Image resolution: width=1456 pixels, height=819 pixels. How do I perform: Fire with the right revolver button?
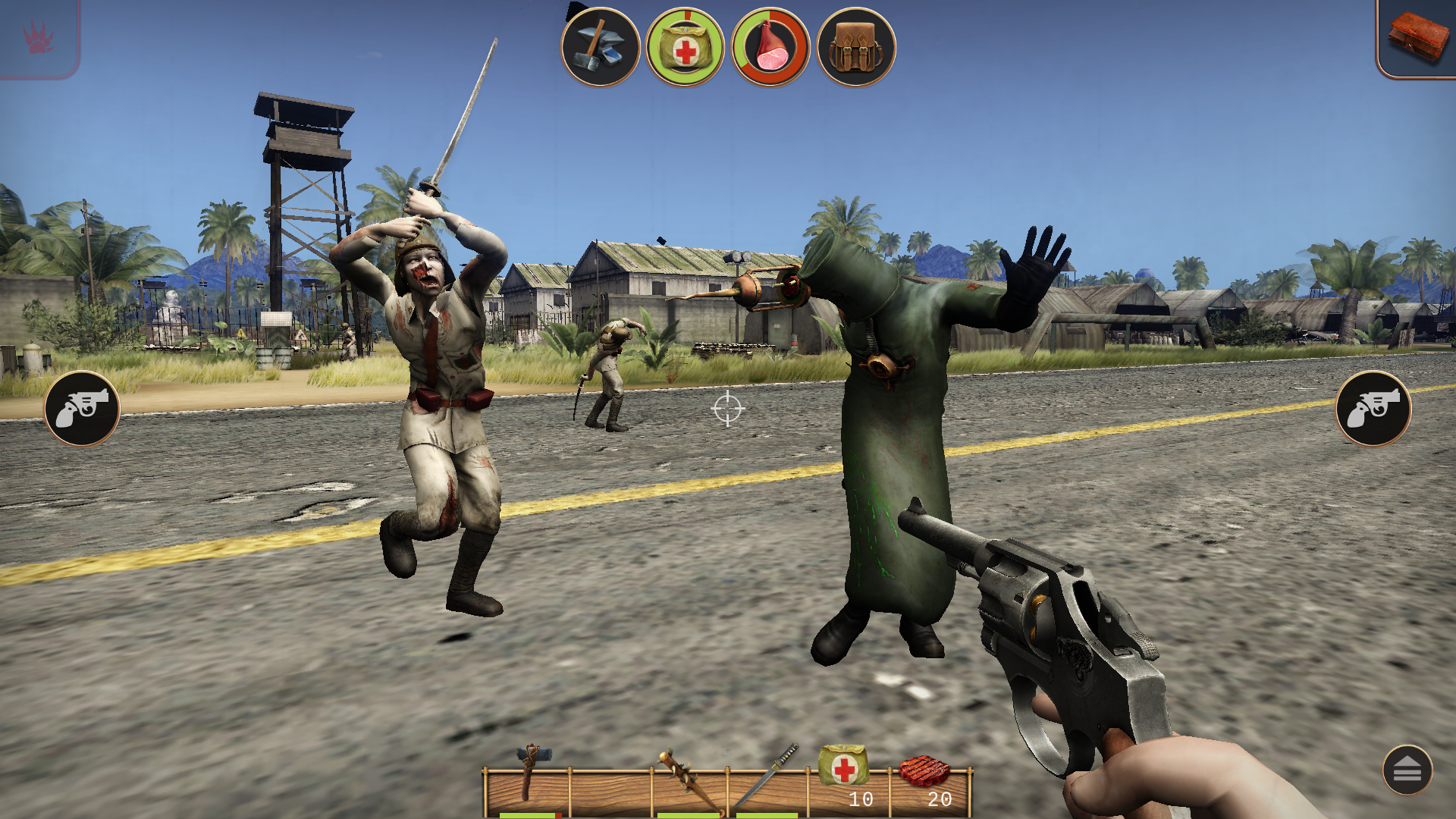[x=1374, y=409]
